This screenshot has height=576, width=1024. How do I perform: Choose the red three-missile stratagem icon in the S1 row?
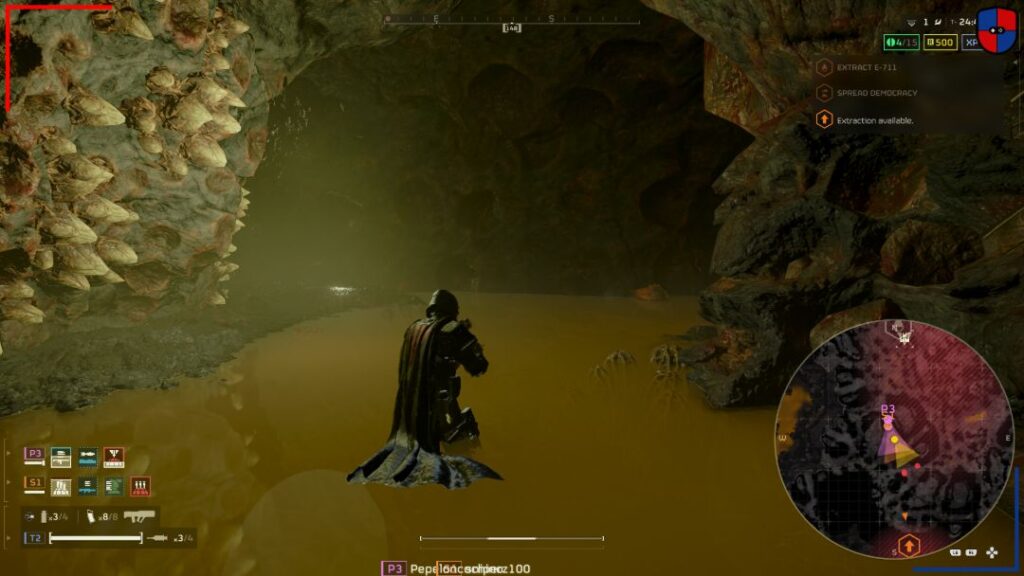pyautogui.click(x=140, y=486)
